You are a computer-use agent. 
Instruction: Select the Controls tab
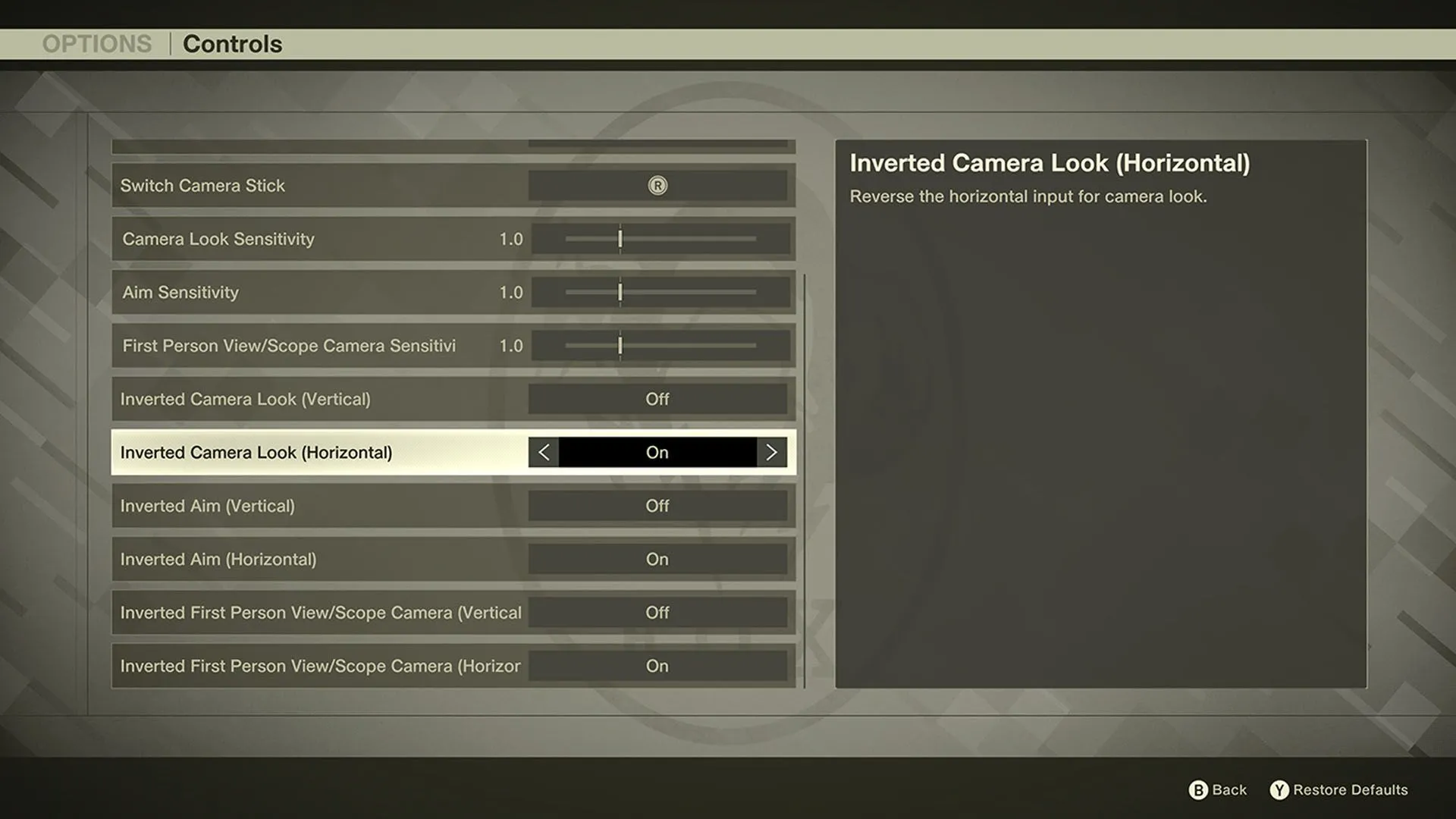click(232, 43)
